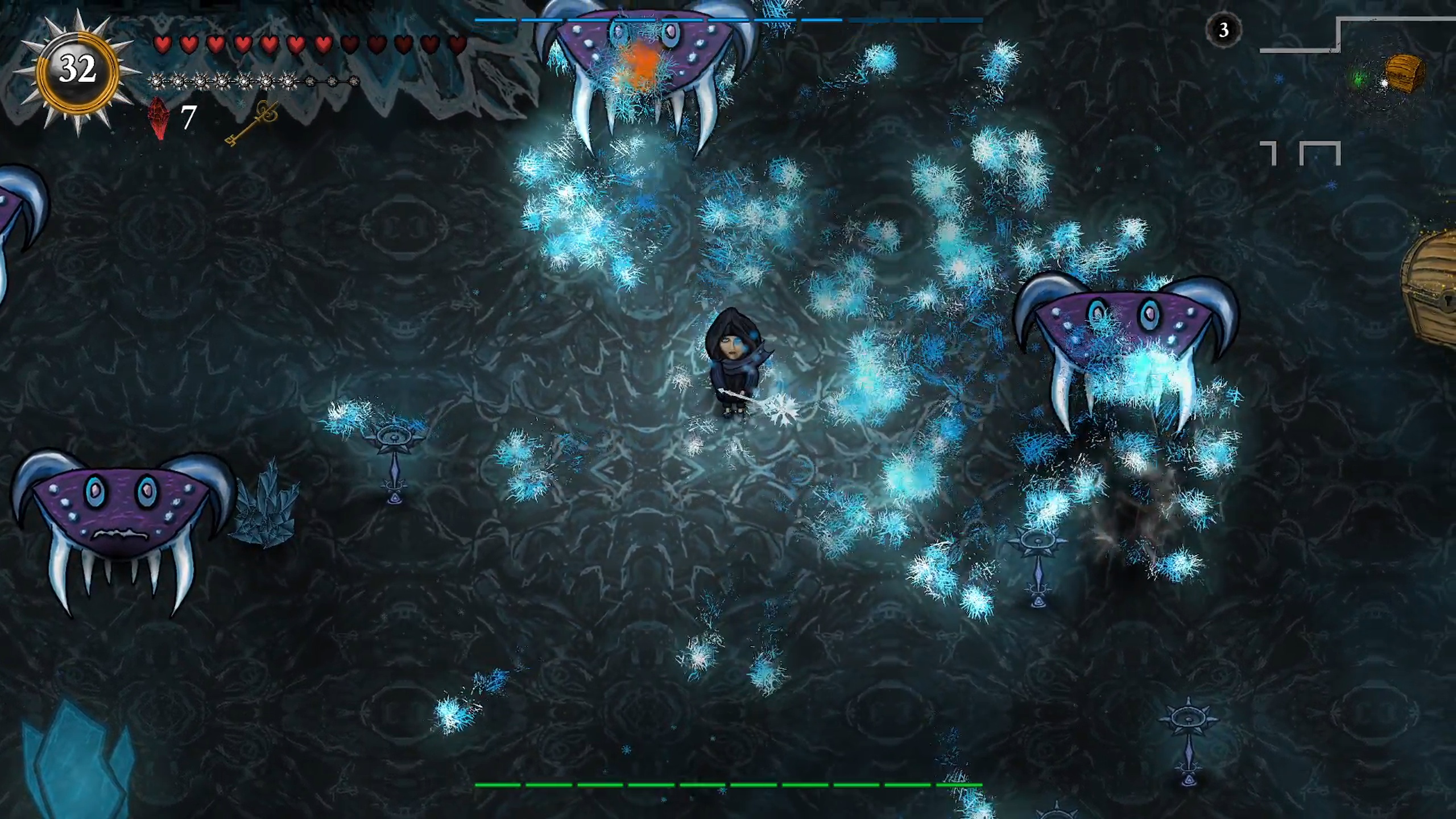1456x819 pixels.
Task: Click the treasure chest marker on minimap
Action: (x=1404, y=72)
